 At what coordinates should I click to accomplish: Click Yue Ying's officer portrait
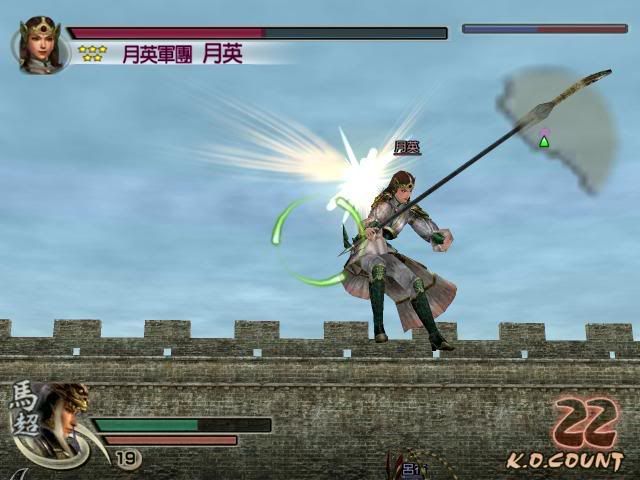pos(40,45)
